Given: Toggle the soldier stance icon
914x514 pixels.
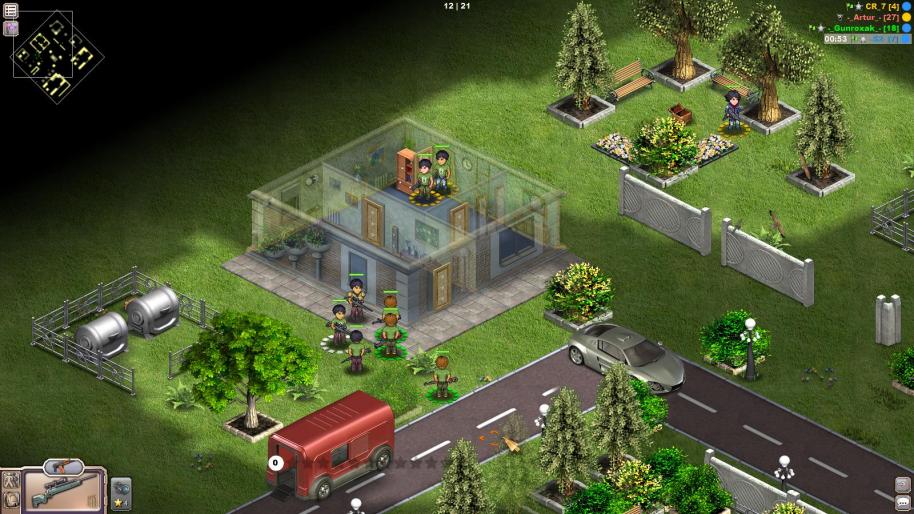Looking at the screenshot, I should click(x=11, y=479).
